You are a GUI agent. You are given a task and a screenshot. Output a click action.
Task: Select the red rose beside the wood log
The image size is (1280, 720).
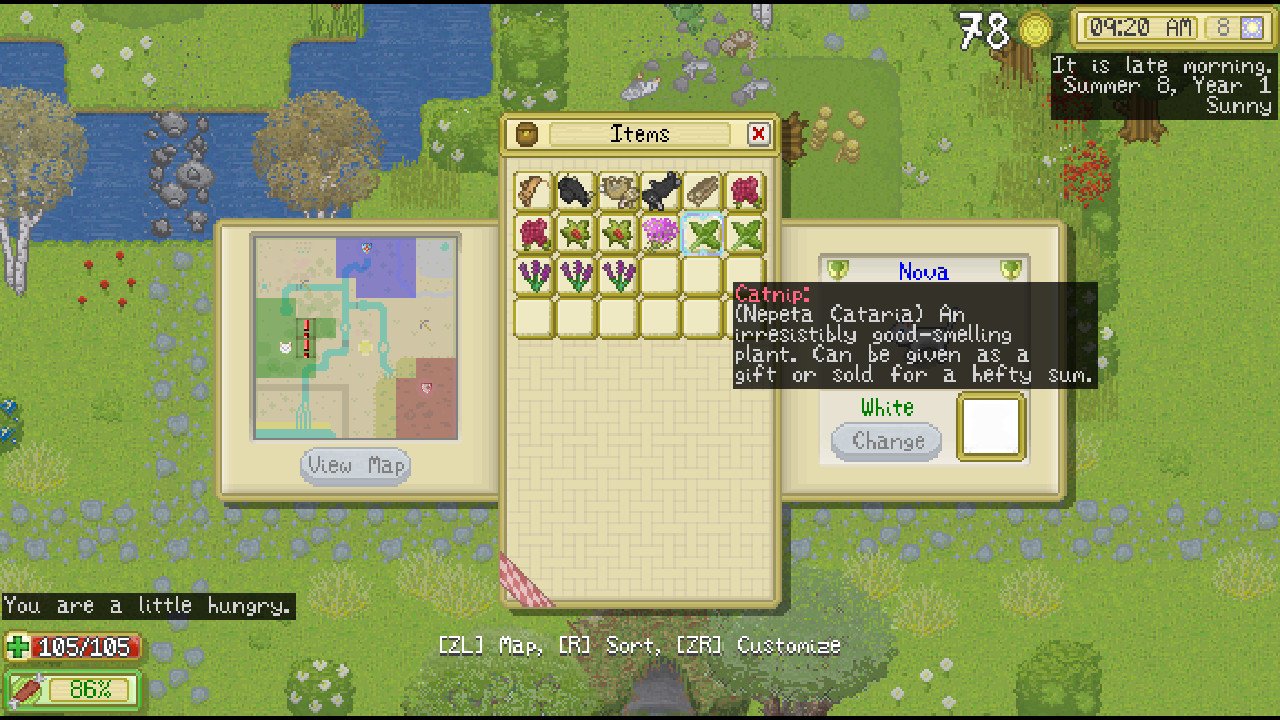tap(745, 191)
